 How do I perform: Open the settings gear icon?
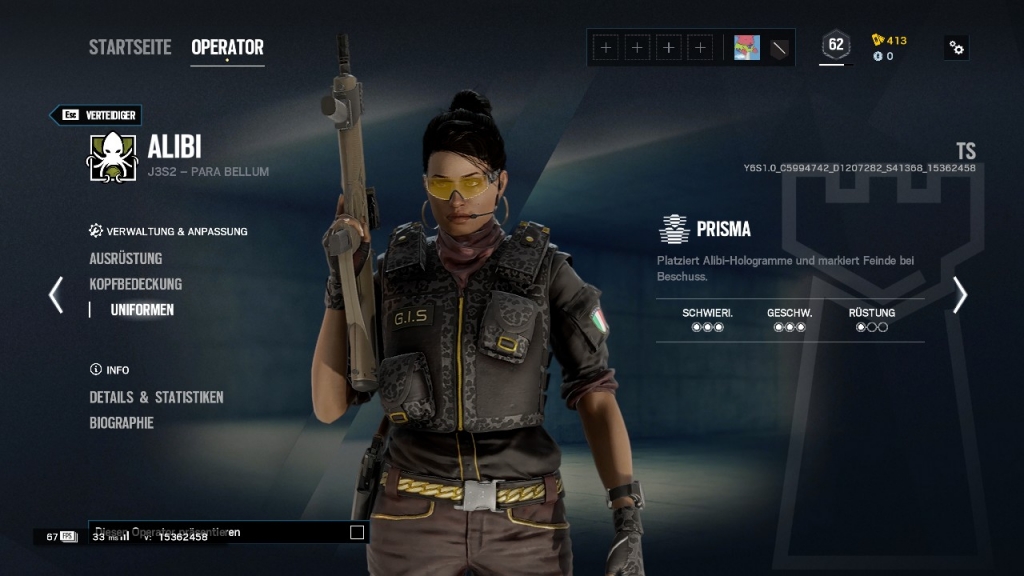957,47
